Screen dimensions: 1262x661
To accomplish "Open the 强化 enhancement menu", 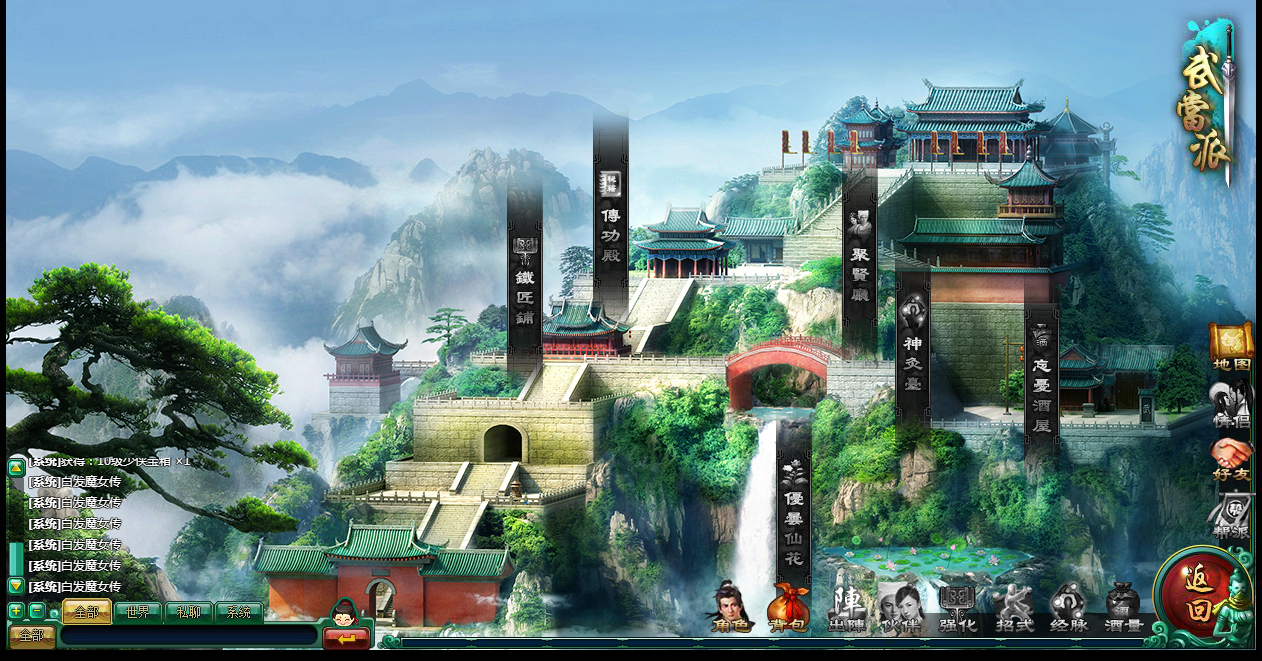I will point(957,606).
